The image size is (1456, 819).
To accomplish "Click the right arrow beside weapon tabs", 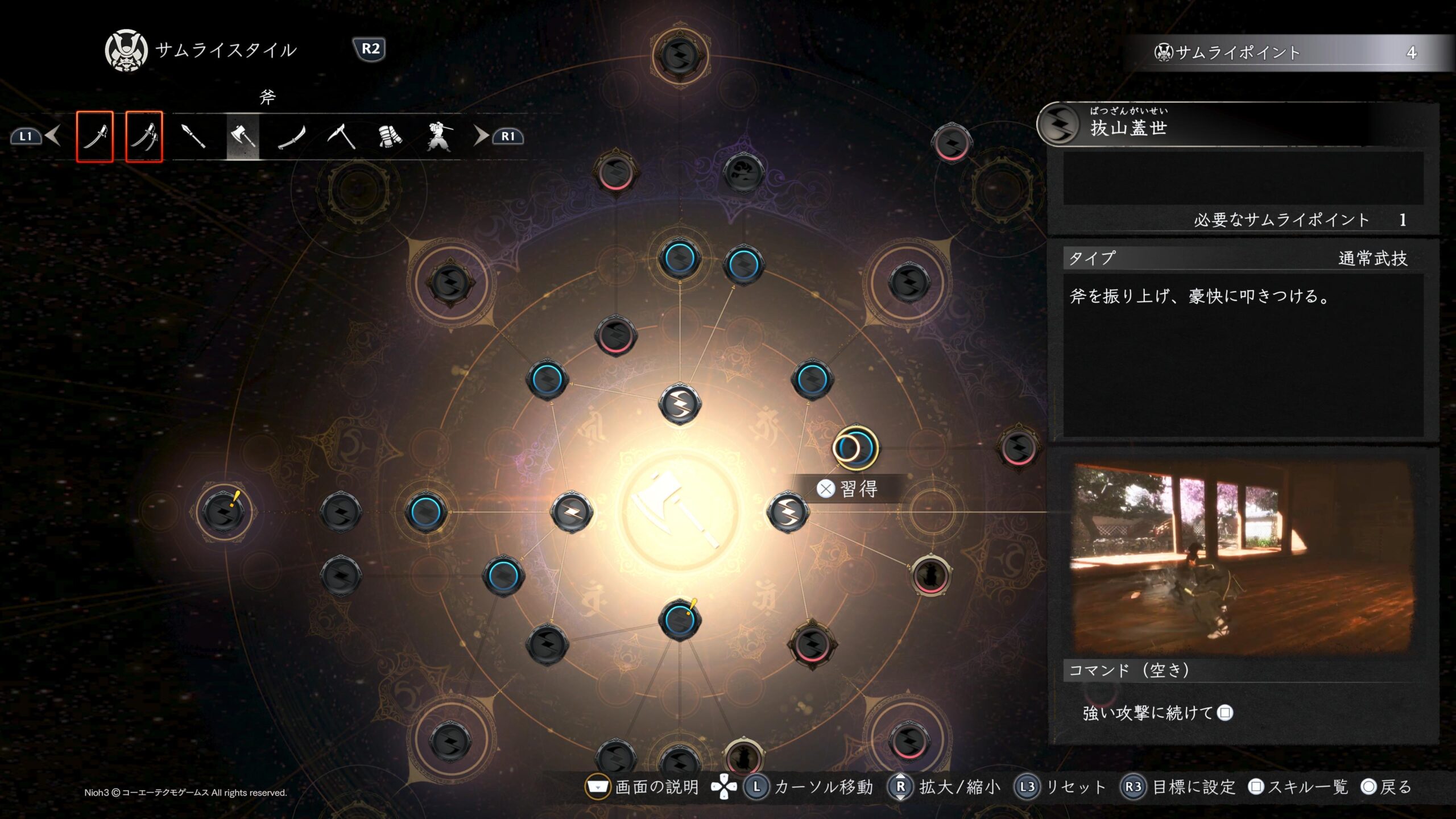I will [481, 136].
